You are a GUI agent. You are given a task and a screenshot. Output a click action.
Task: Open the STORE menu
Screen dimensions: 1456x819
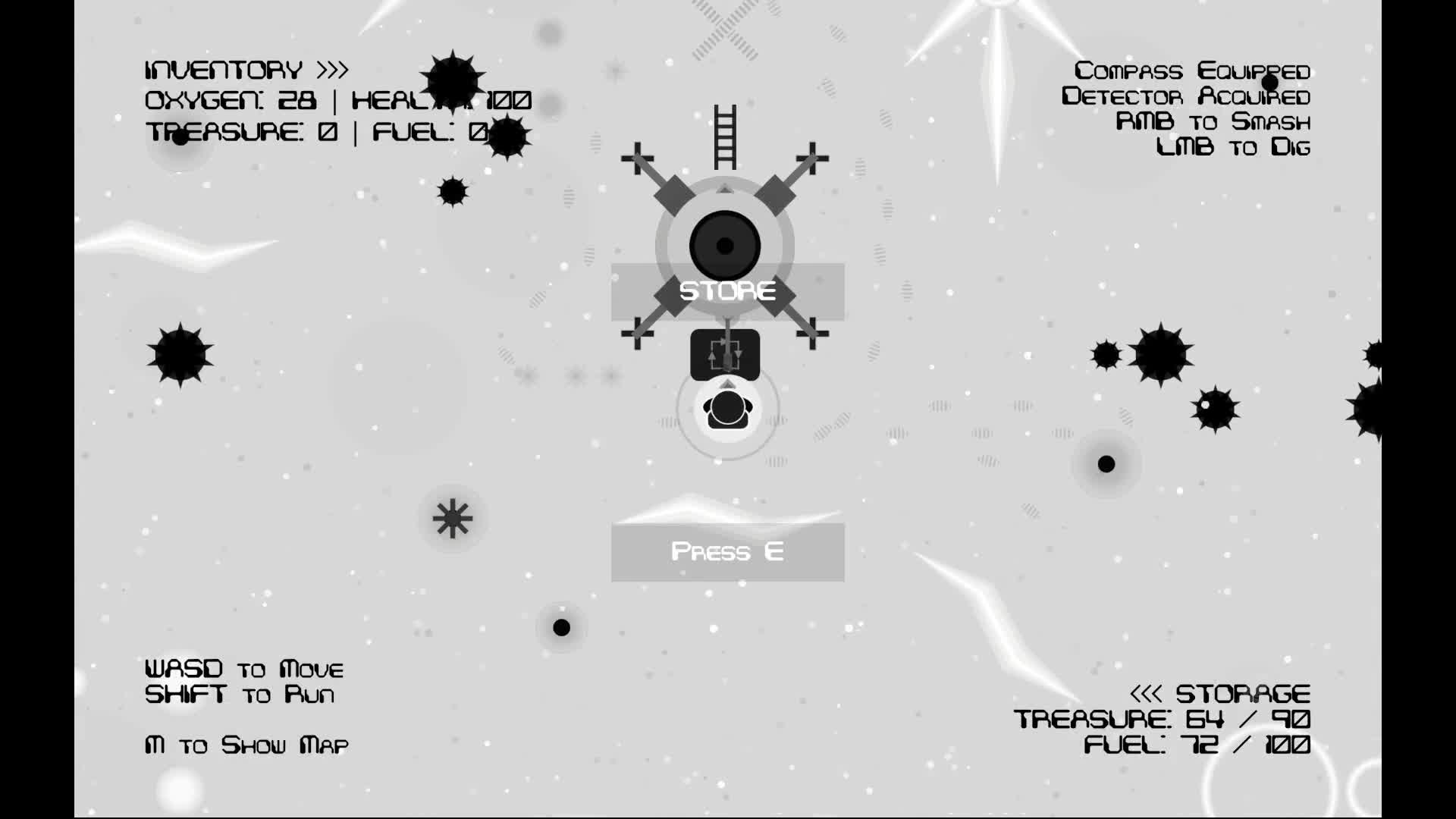726,290
